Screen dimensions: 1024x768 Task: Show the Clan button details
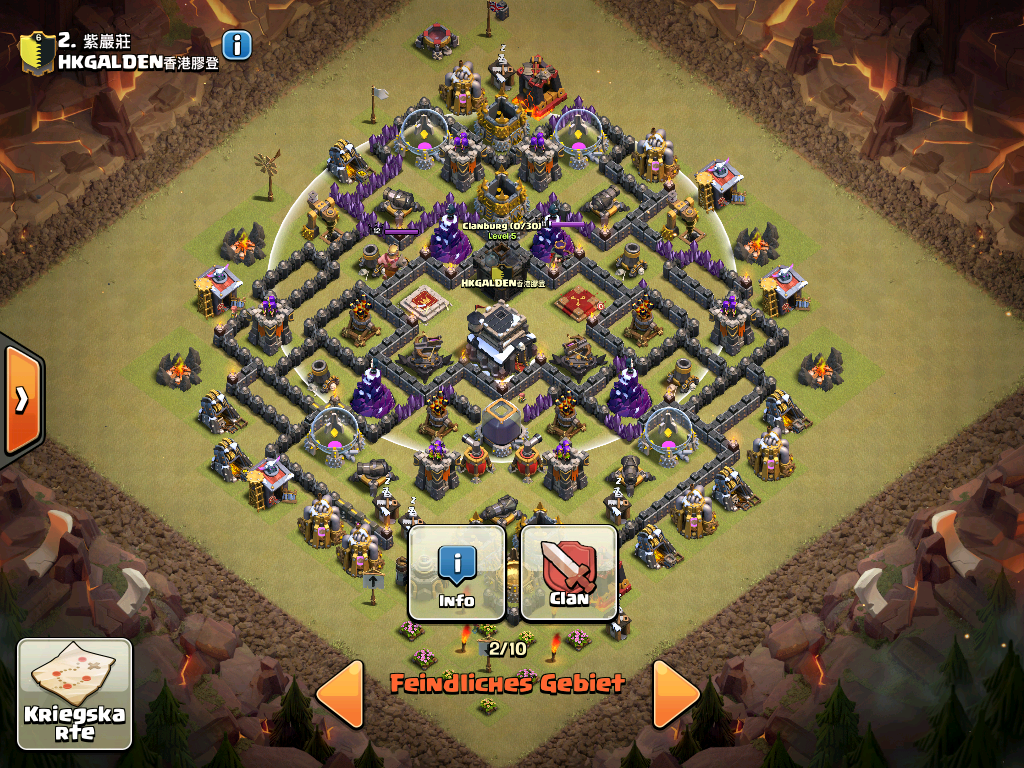click(568, 573)
